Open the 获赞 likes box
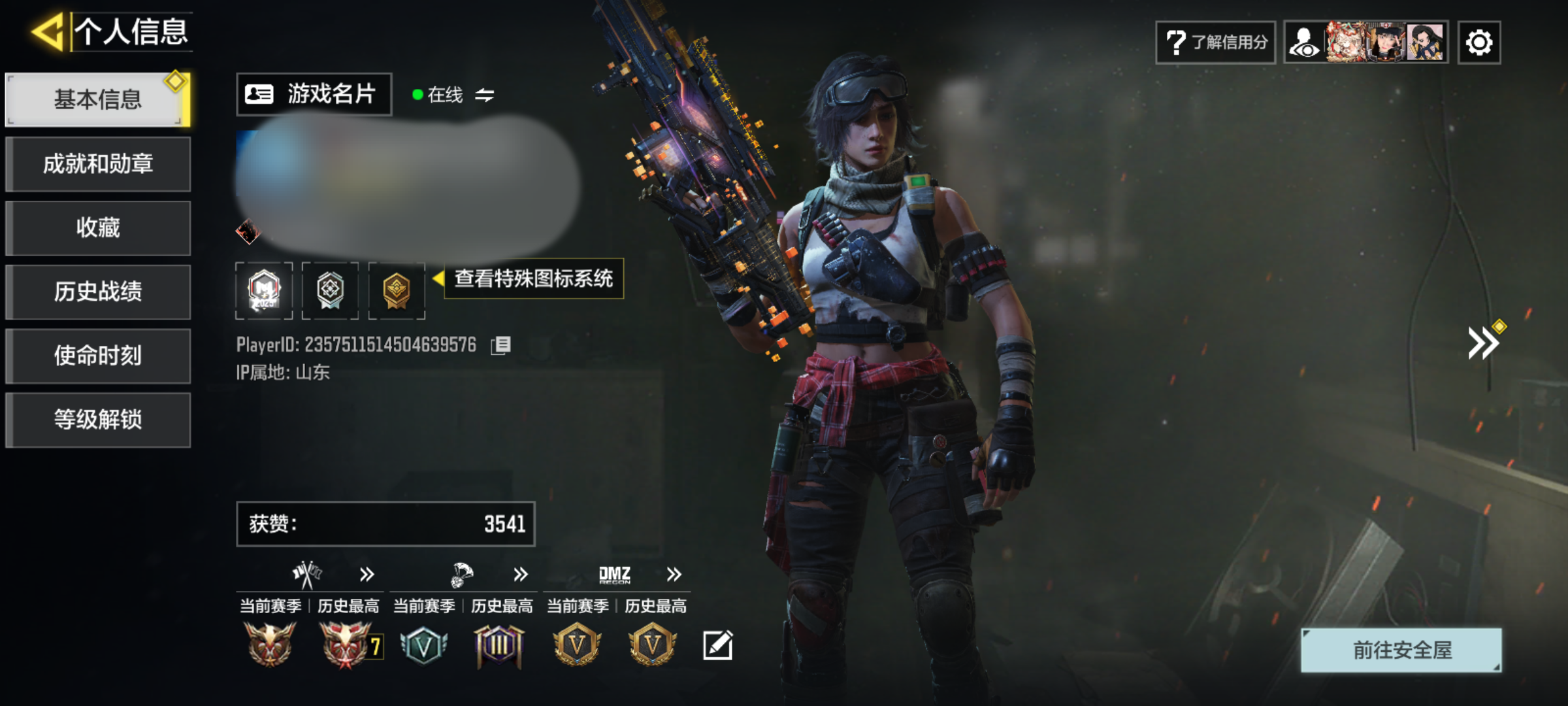1568x706 pixels. tap(385, 524)
